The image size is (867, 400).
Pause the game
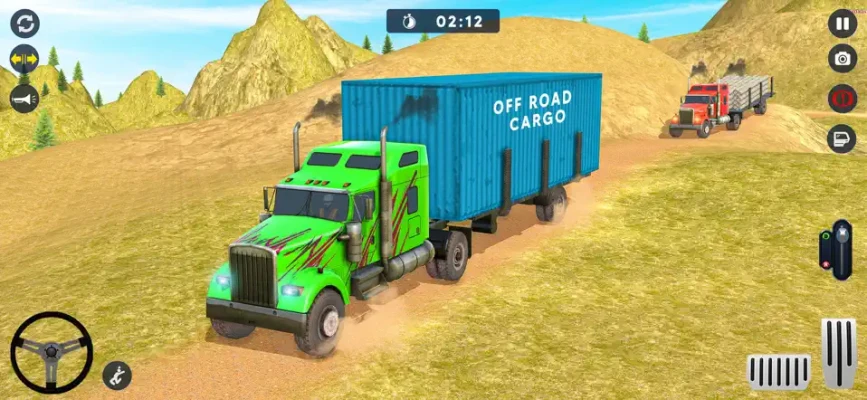click(842, 22)
